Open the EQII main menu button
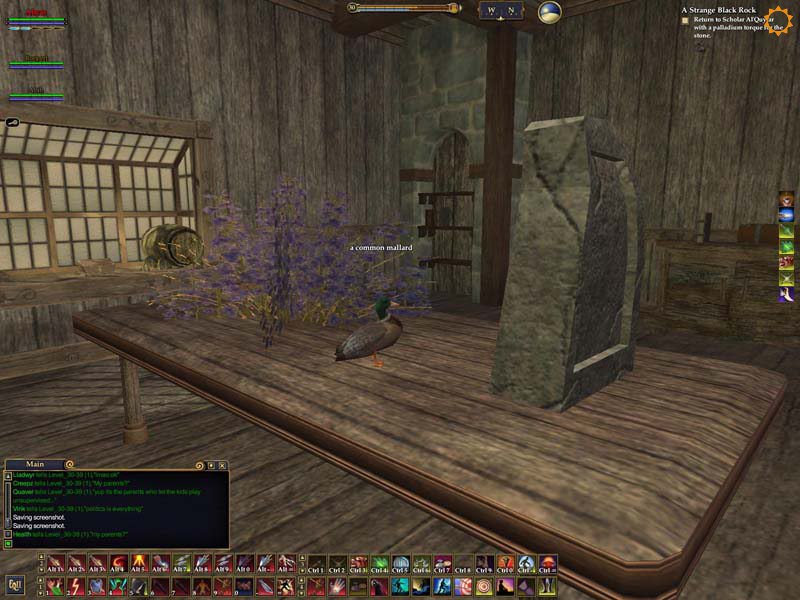Viewport: 800px width, 600px height. pos(14,585)
